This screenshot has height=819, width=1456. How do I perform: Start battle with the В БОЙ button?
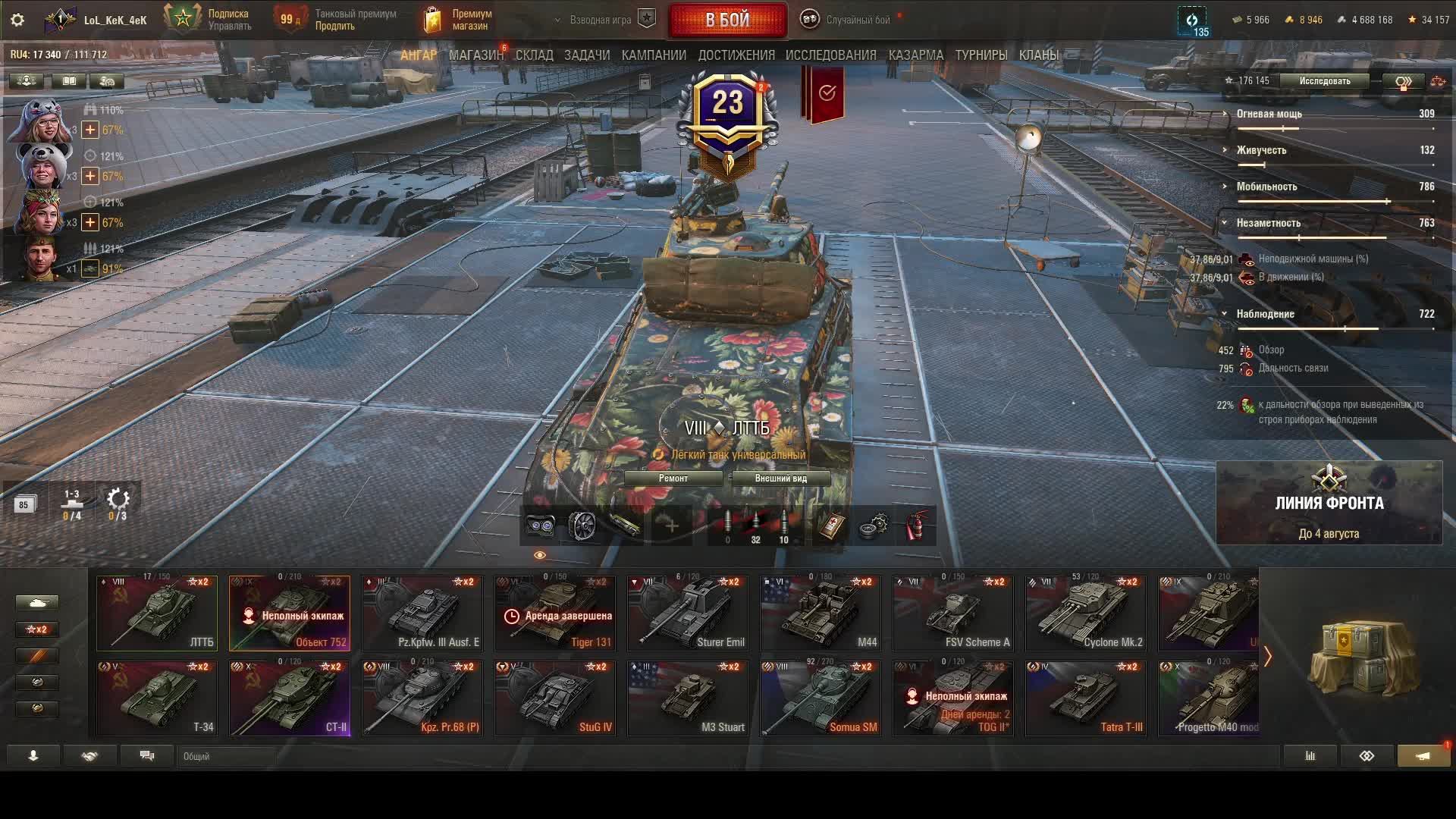(x=727, y=20)
